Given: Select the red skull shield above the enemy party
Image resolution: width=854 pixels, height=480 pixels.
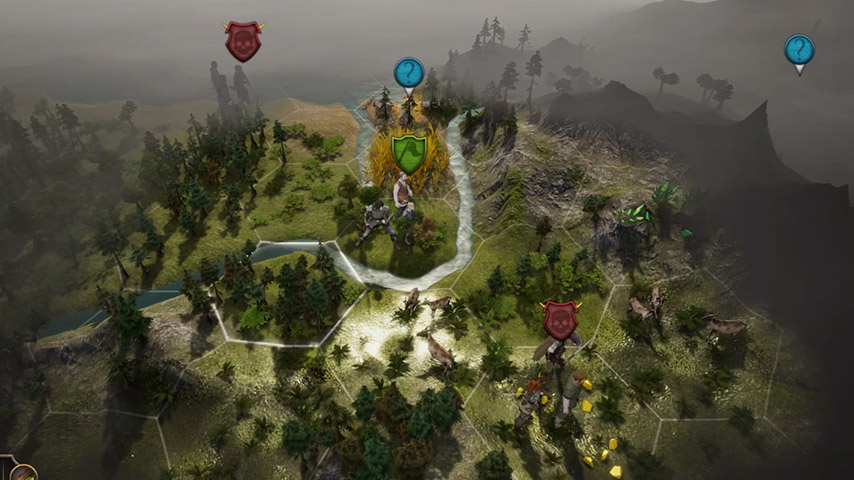Looking at the screenshot, I should 560,319.
